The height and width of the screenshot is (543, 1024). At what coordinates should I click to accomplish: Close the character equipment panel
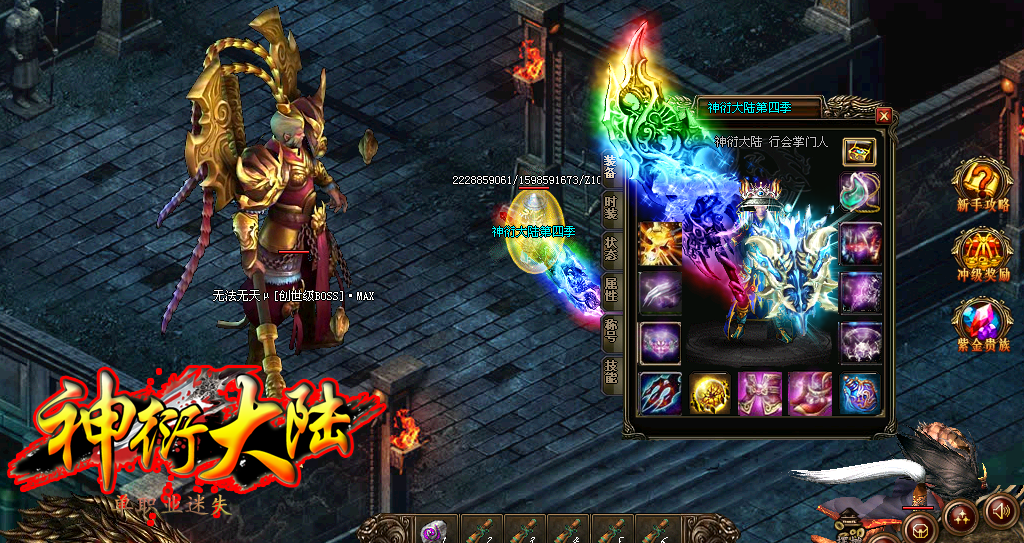(x=883, y=116)
